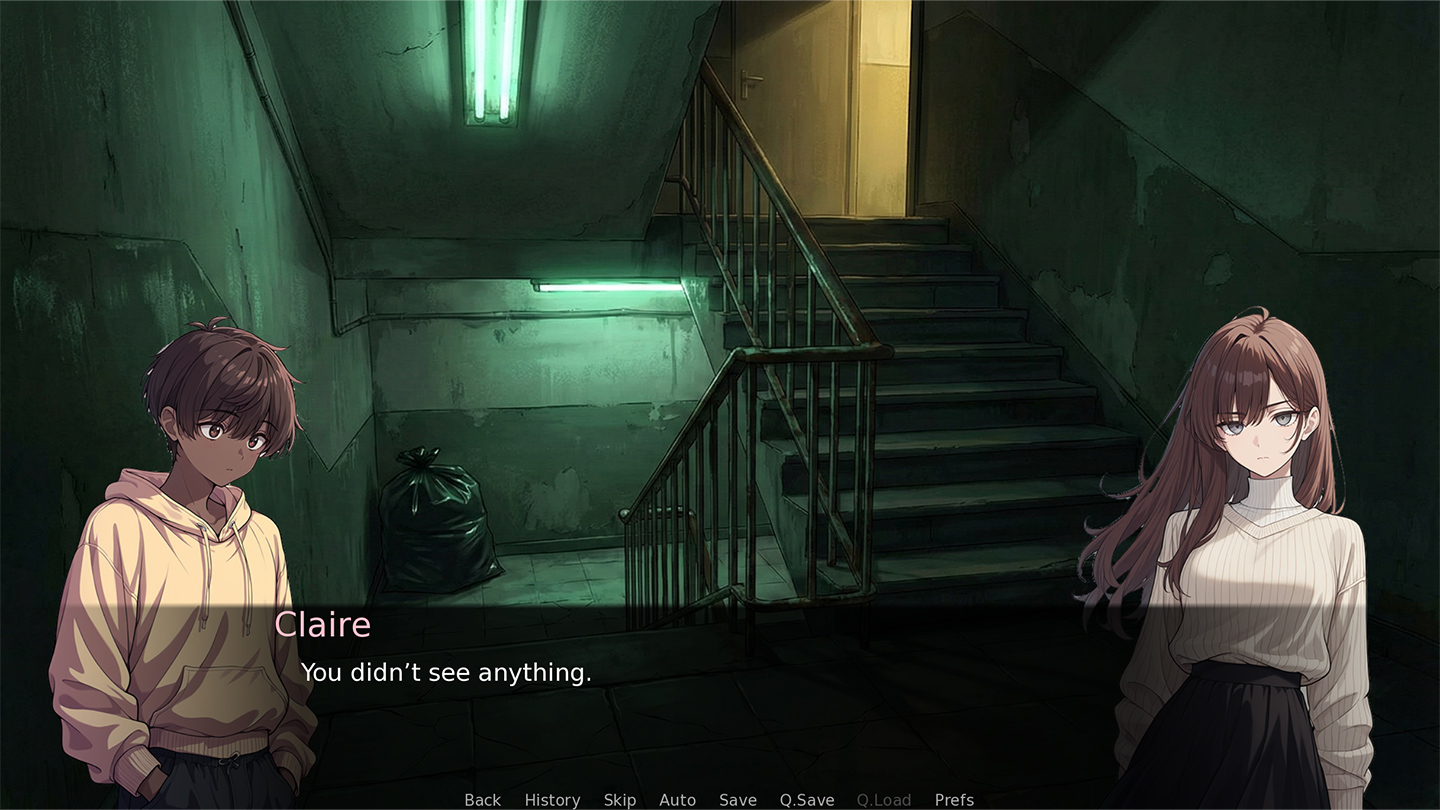
Task: Quick save with the Q.Save option
Action: coord(806,799)
